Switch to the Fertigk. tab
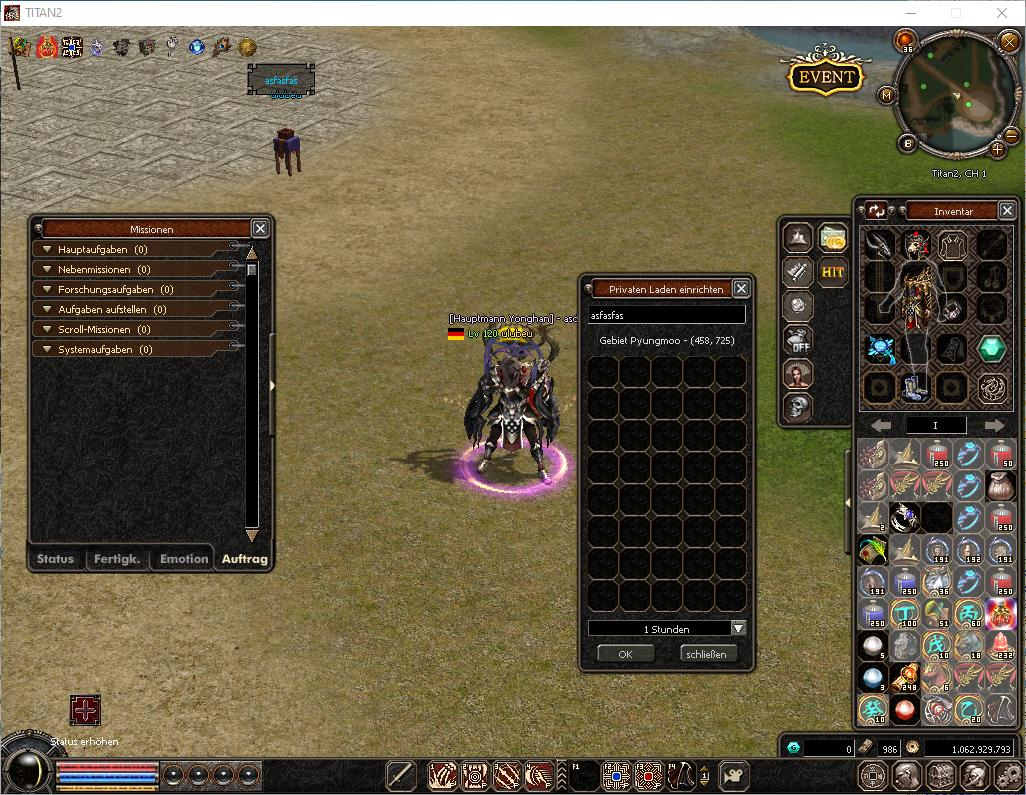 117,559
